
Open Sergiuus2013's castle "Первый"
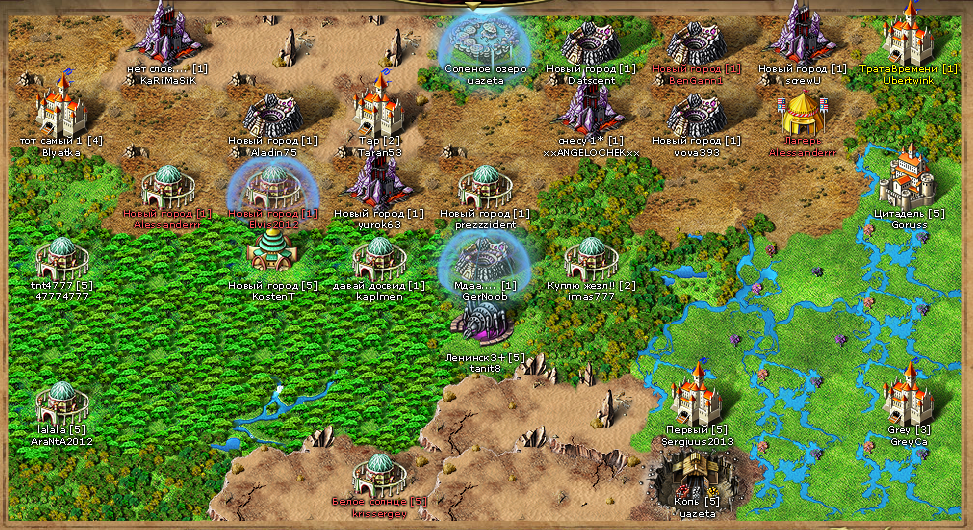click(x=696, y=395)
